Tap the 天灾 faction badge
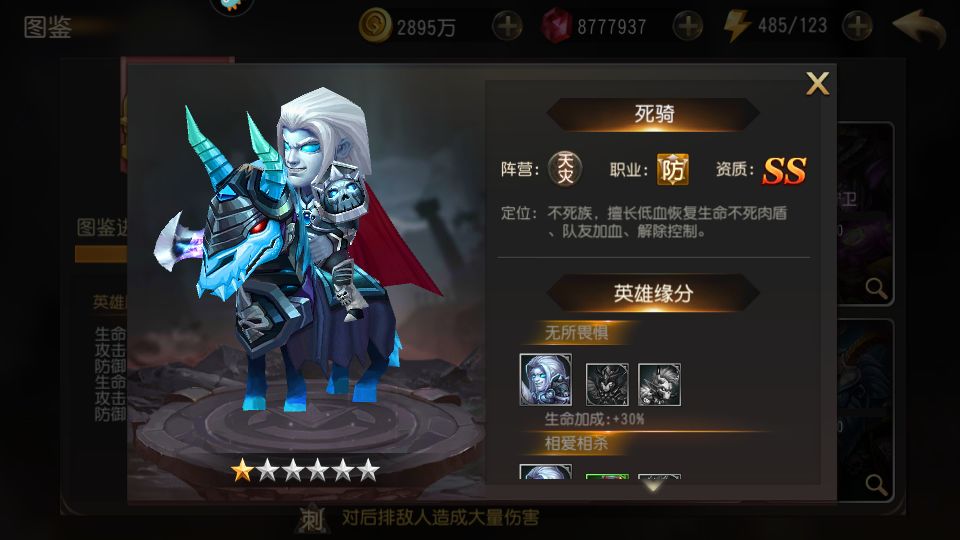Screen dimensions: 960x540 565,170
